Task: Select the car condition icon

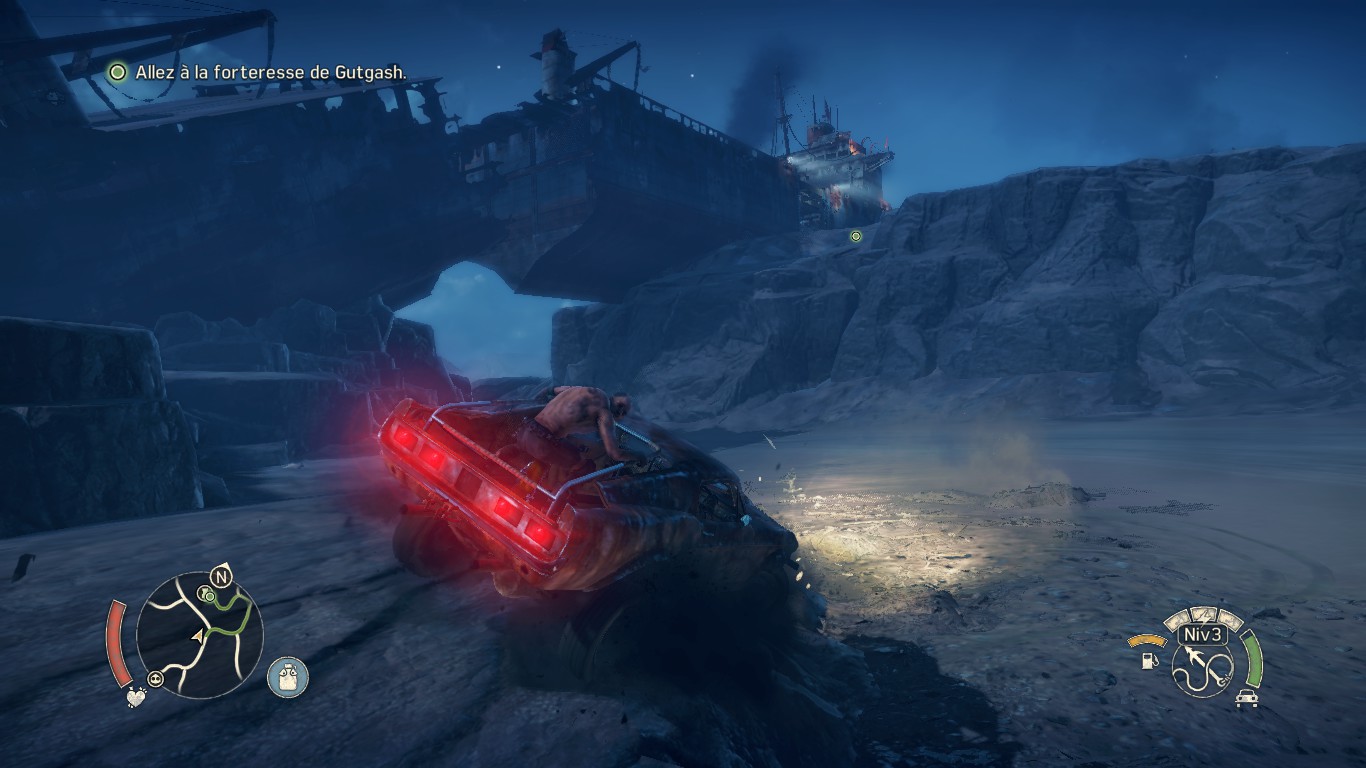Action: (1245, 698)
